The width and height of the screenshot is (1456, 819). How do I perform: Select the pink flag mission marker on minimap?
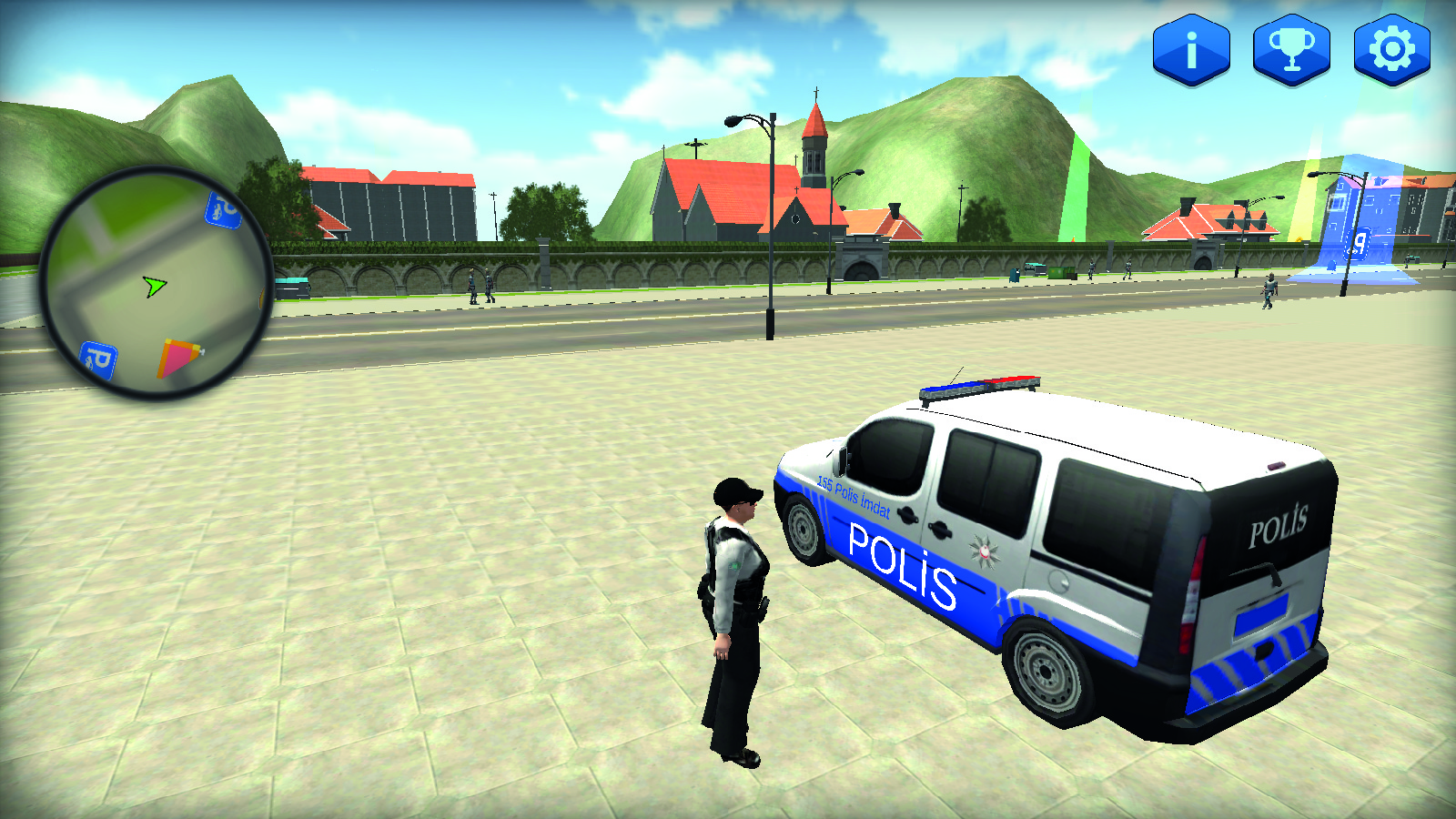point(176,355)
